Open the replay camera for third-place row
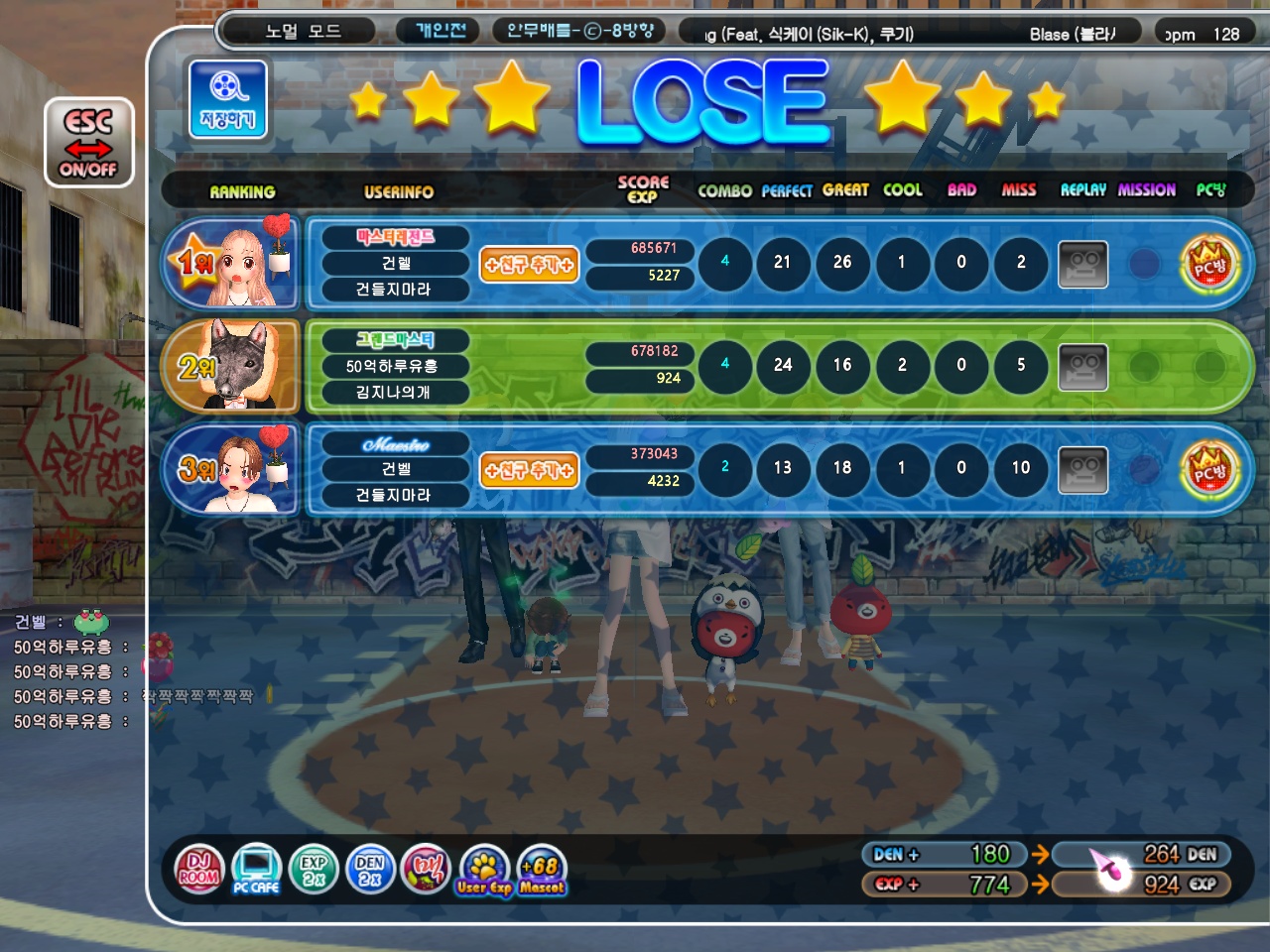This screenshot has height=952, width=1270. coord(1082,470)
